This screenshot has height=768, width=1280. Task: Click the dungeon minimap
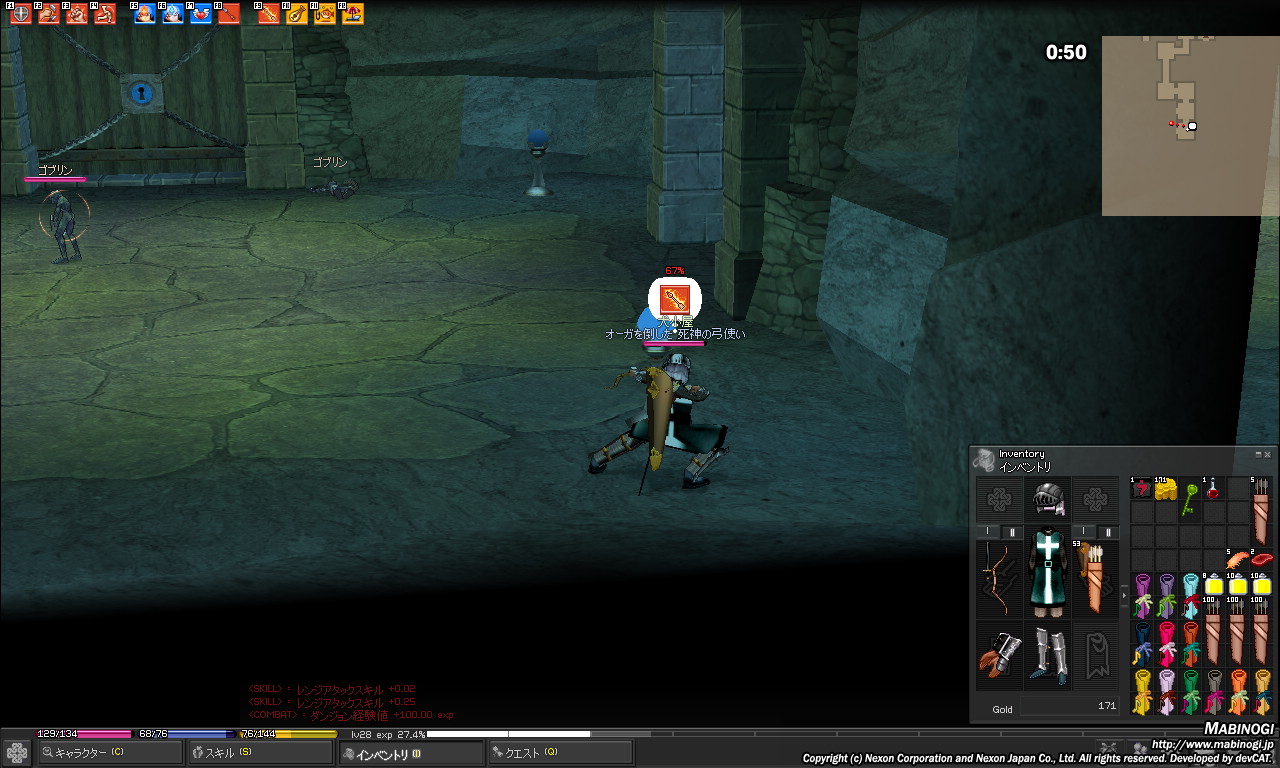[1178, 125]
